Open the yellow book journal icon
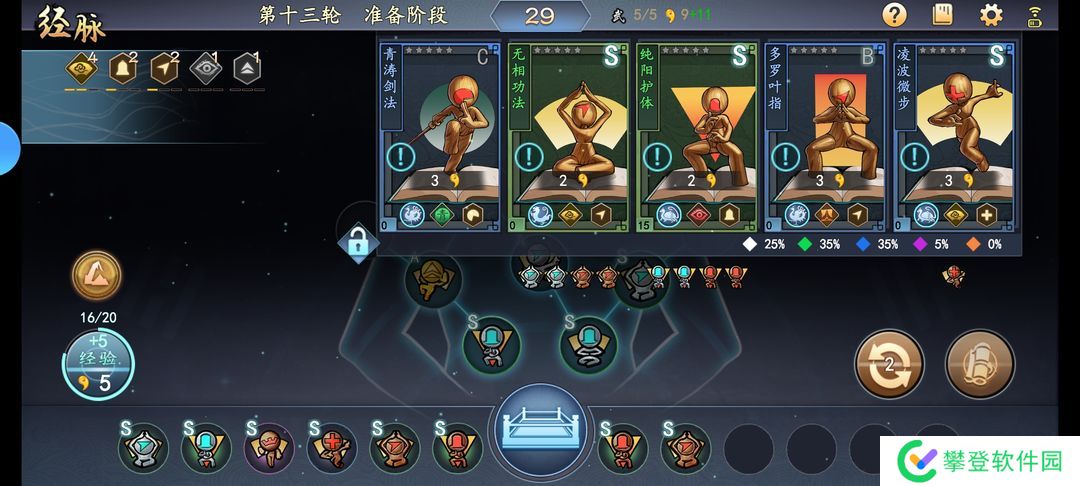Image resolution: width=1080 pixels, height=486 pixels. pyautogui.click(x=942, y=15)
